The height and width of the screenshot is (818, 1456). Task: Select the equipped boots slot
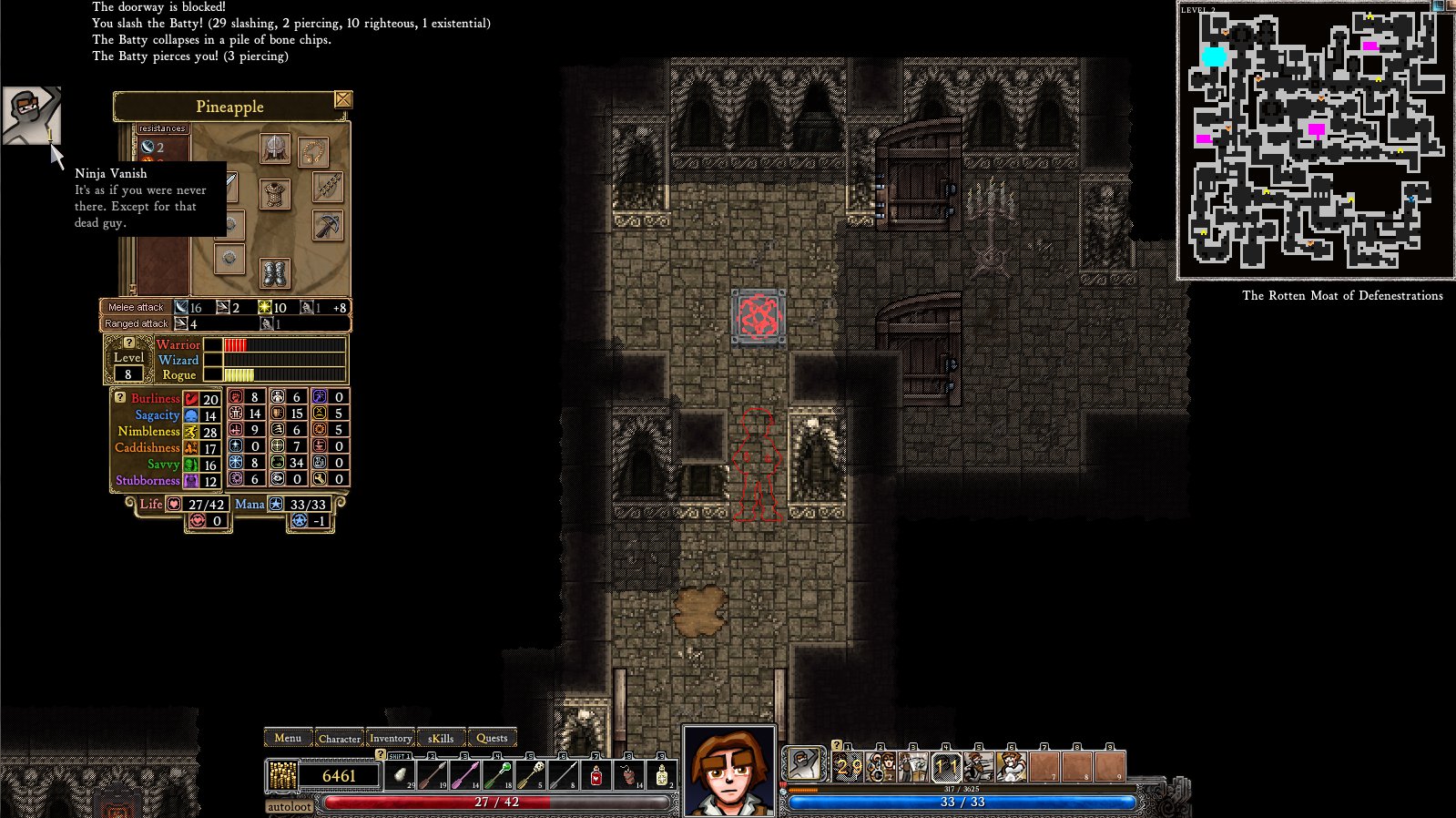275,271
